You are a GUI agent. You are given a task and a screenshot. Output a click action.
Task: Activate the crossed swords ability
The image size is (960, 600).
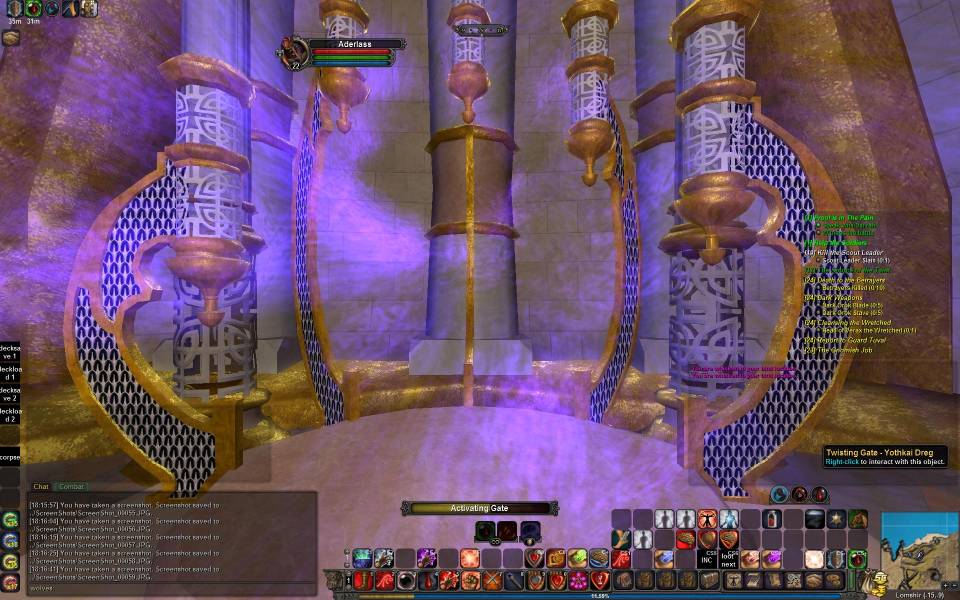[491, 580]
